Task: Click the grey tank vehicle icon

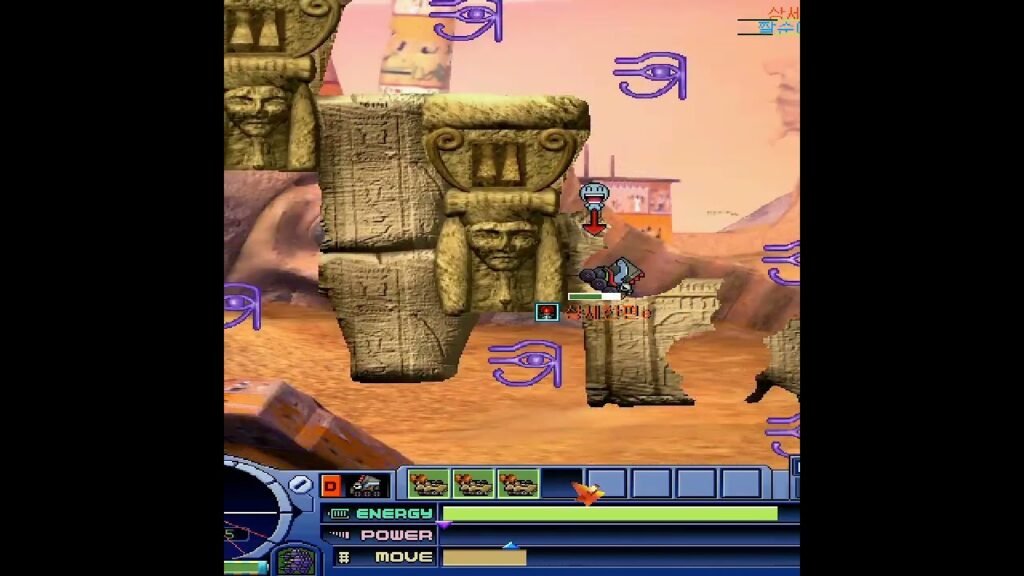Action: [x=369, y=485]
